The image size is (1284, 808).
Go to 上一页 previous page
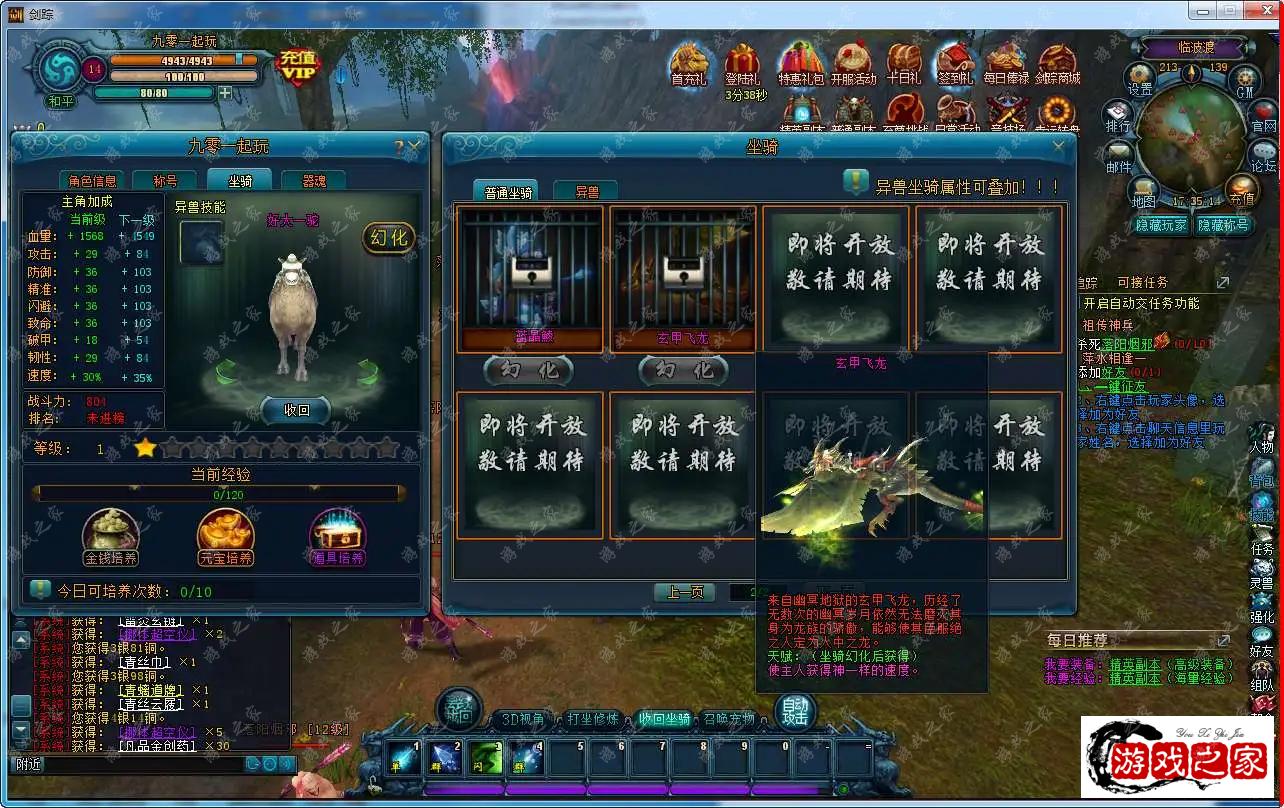coord(684,592)
